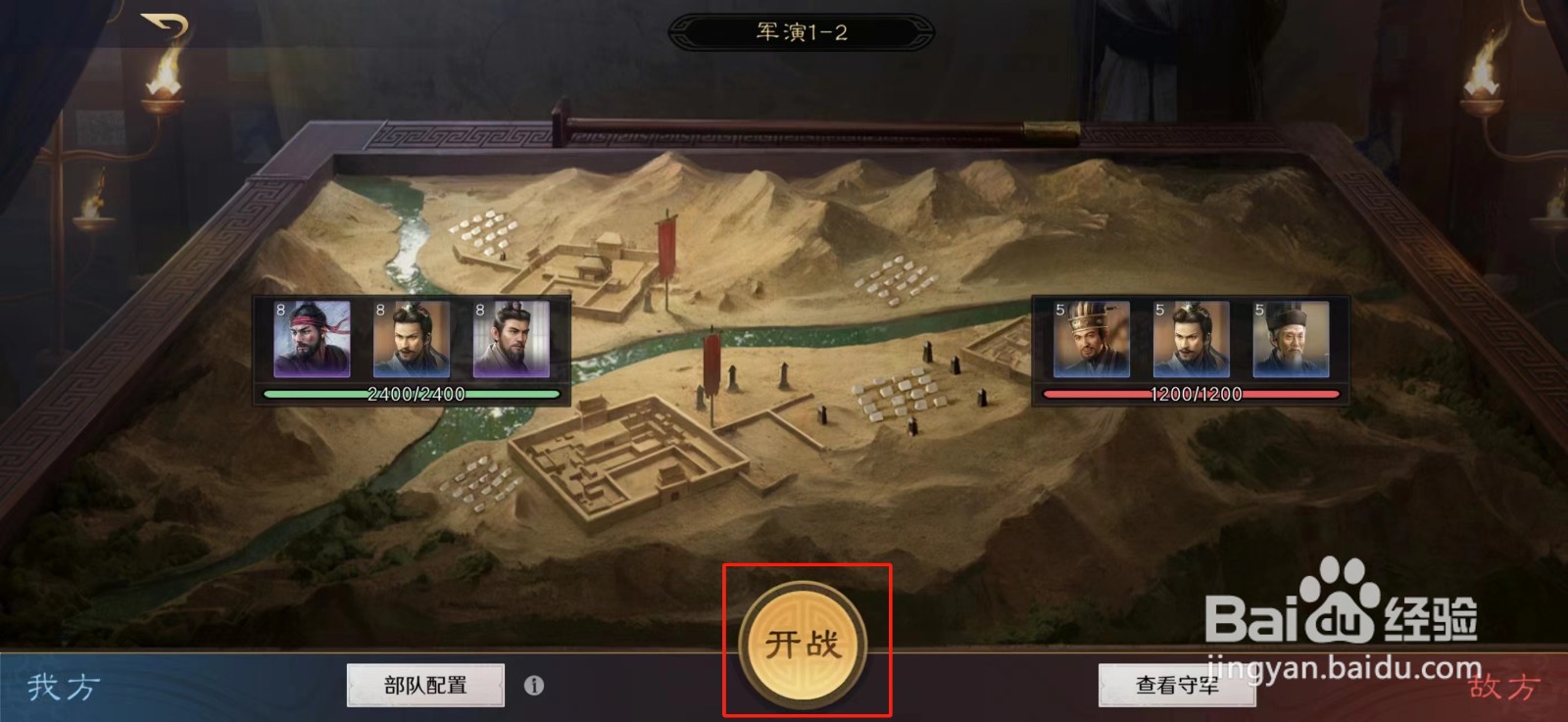Tap the middle enemy general portrait
Image resolution: width=1568 pixels, height=722 pixels.
tap(1192, 340)
